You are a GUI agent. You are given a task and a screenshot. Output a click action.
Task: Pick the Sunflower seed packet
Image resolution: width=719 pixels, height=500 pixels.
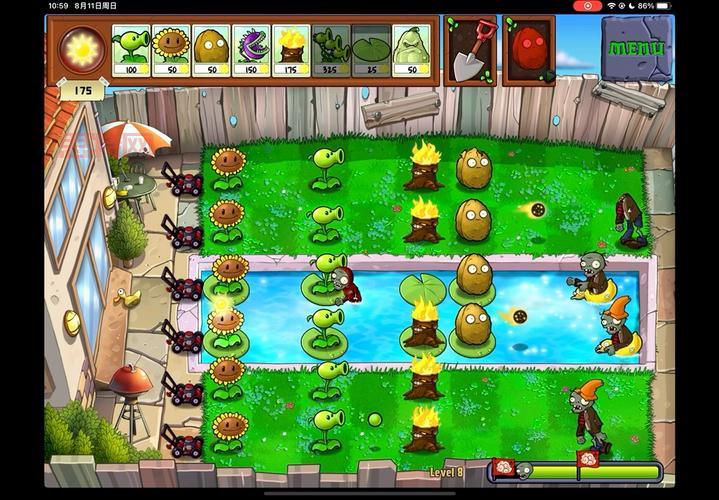coord(171,51)
